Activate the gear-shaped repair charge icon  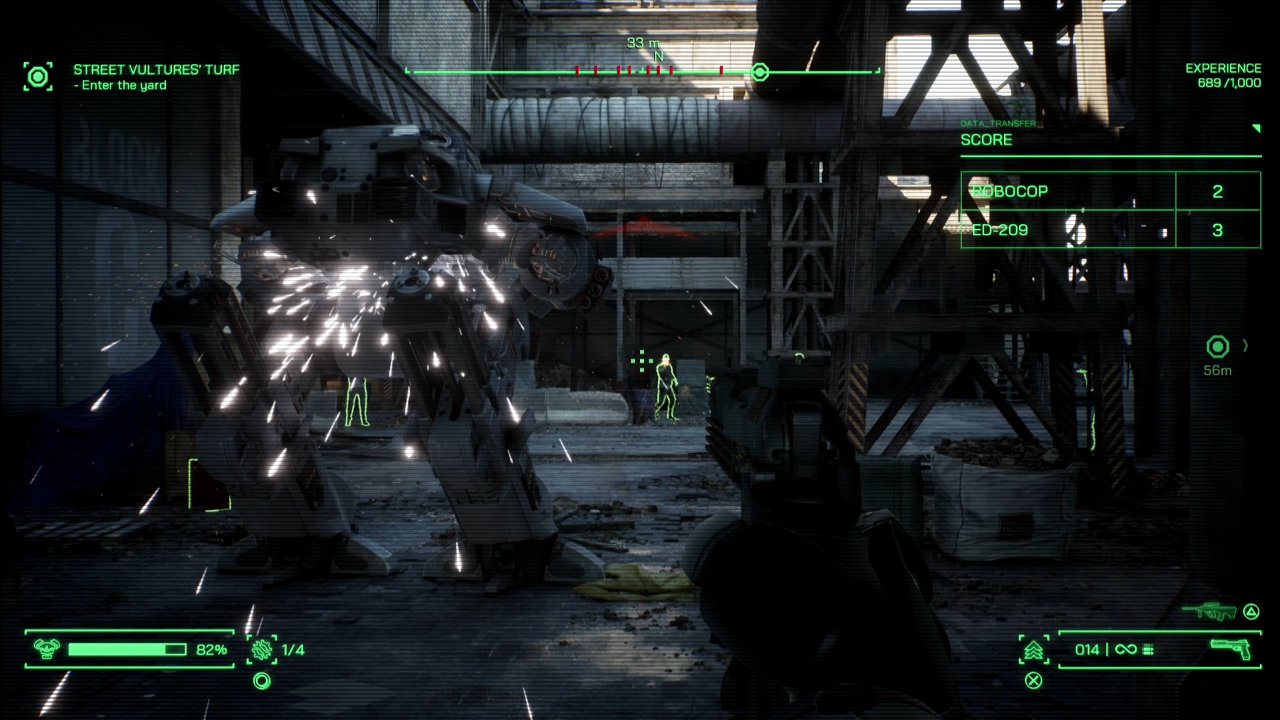tap(262, 650)
